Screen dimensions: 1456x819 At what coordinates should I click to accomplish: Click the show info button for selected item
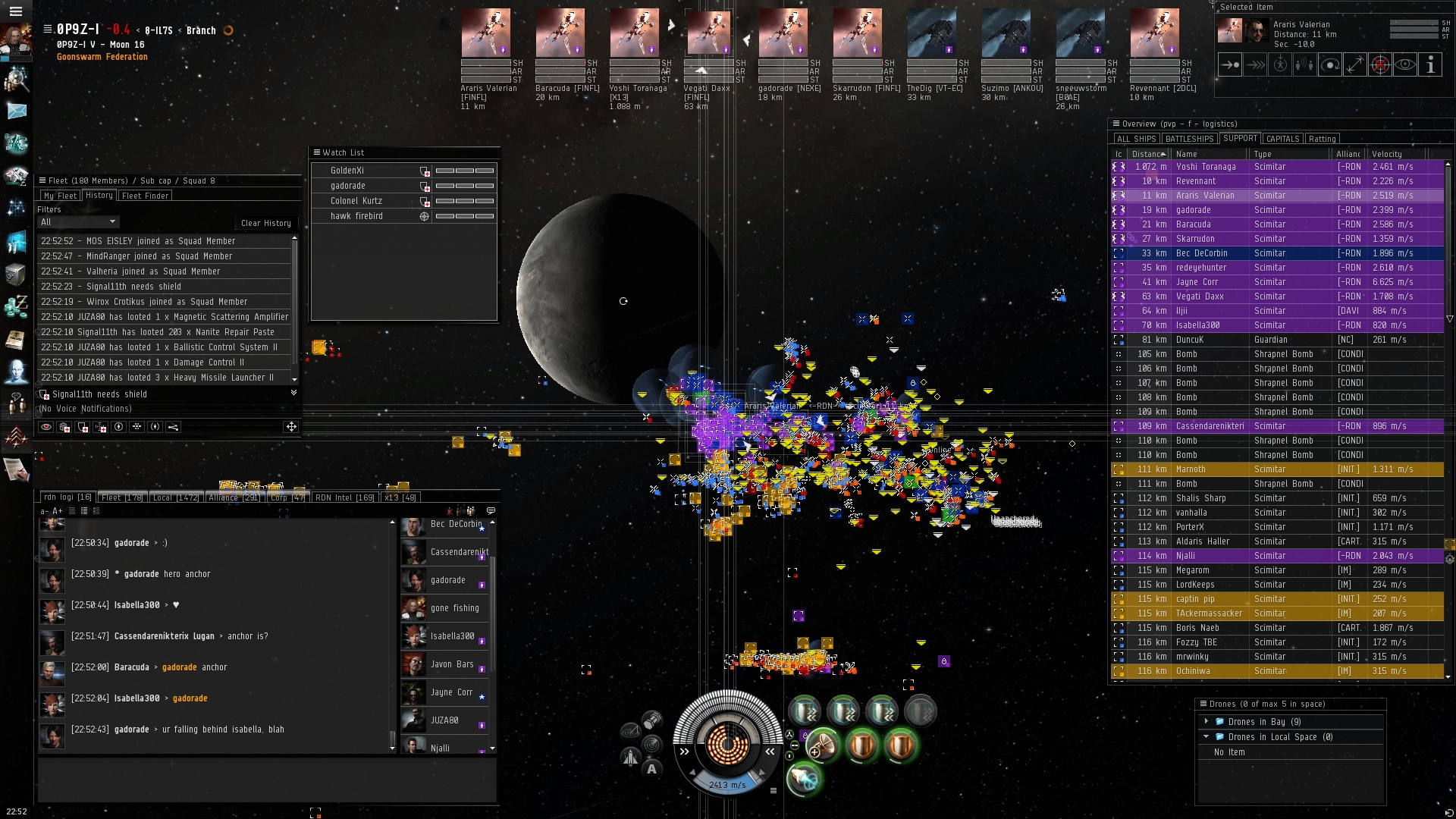pyautogui.click(x=1430, y=65)
